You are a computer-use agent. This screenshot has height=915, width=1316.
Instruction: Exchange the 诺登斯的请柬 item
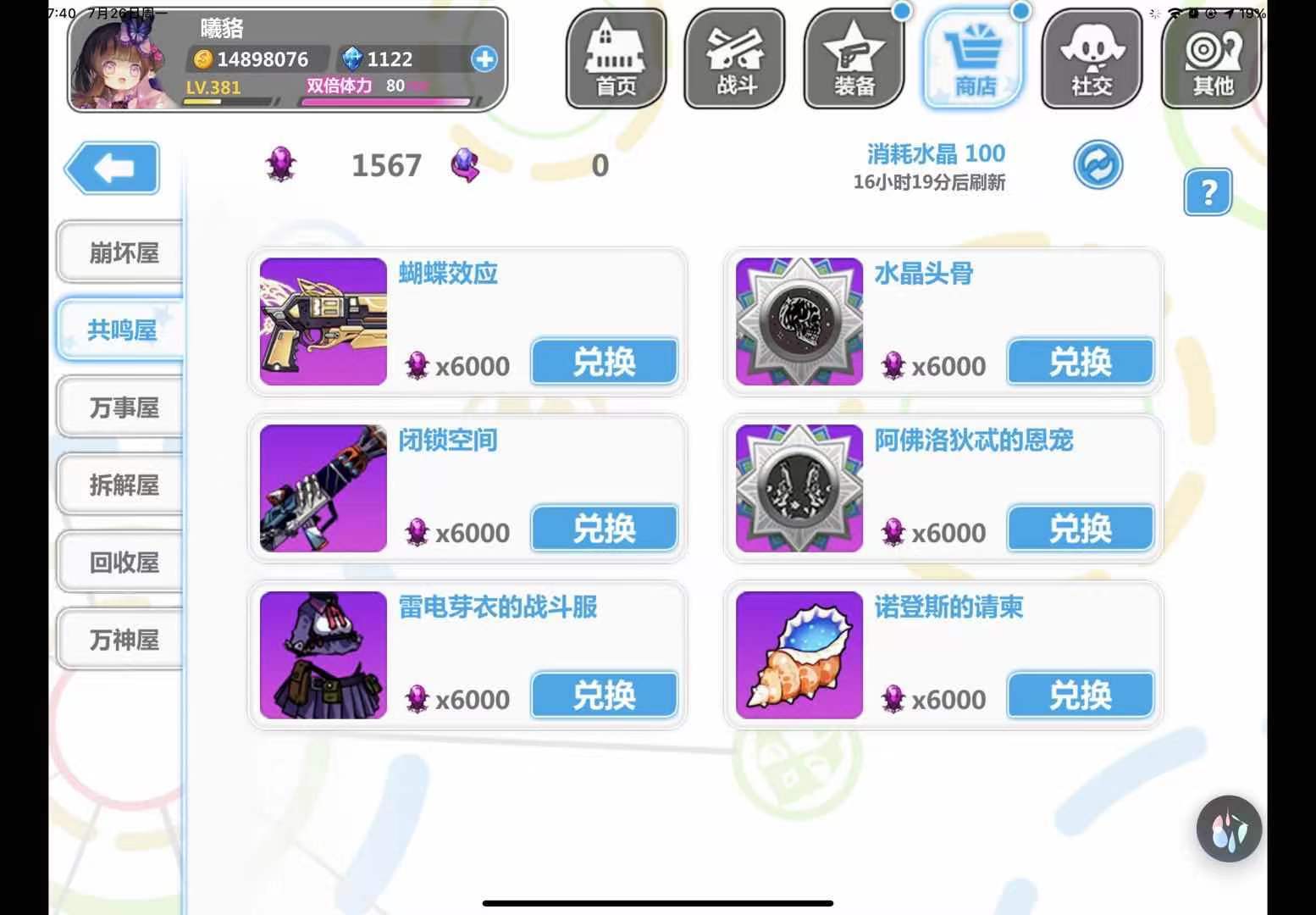coord(1079,695)
